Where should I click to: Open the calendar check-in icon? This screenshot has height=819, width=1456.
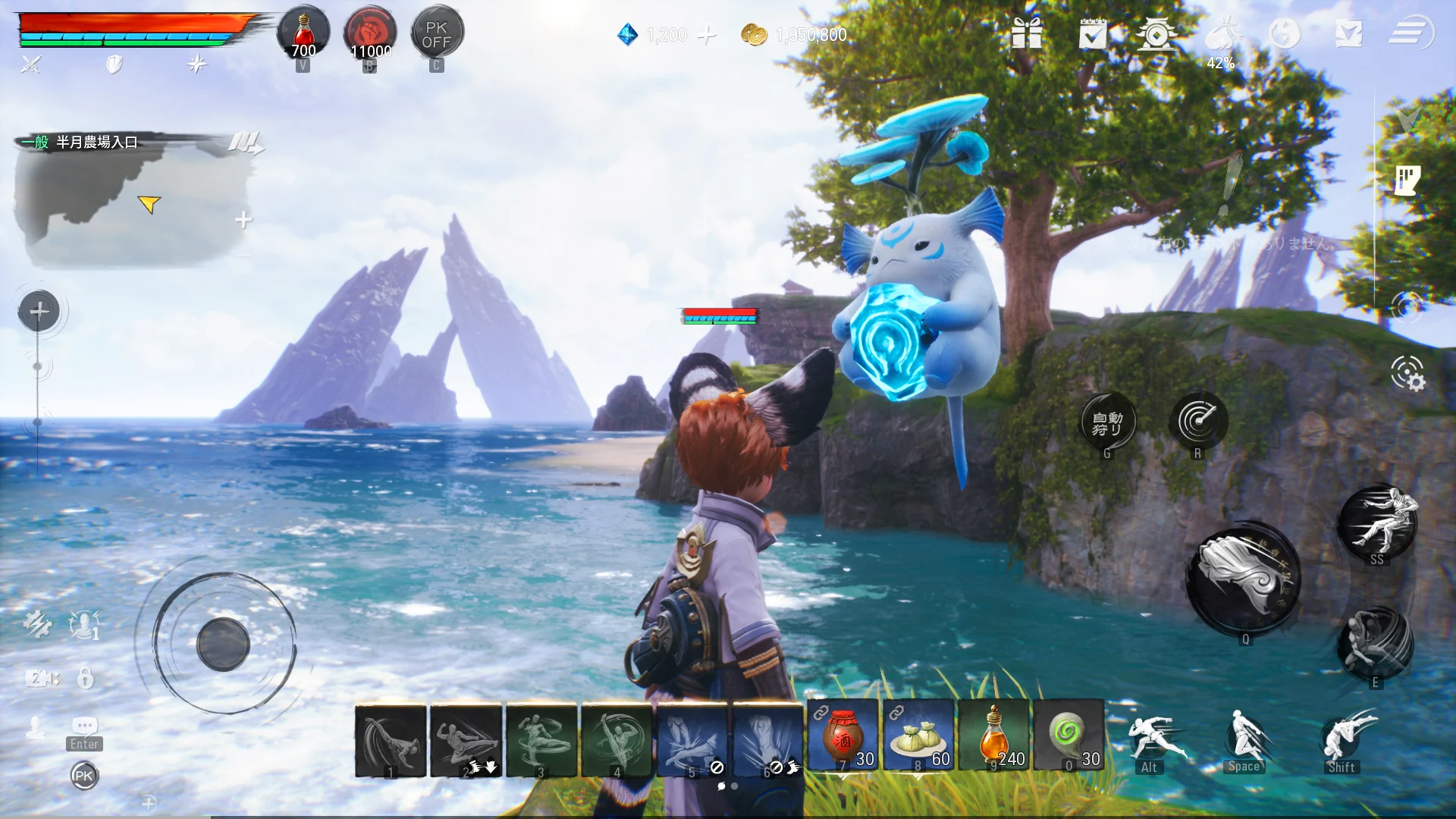tap(1092, 34)
